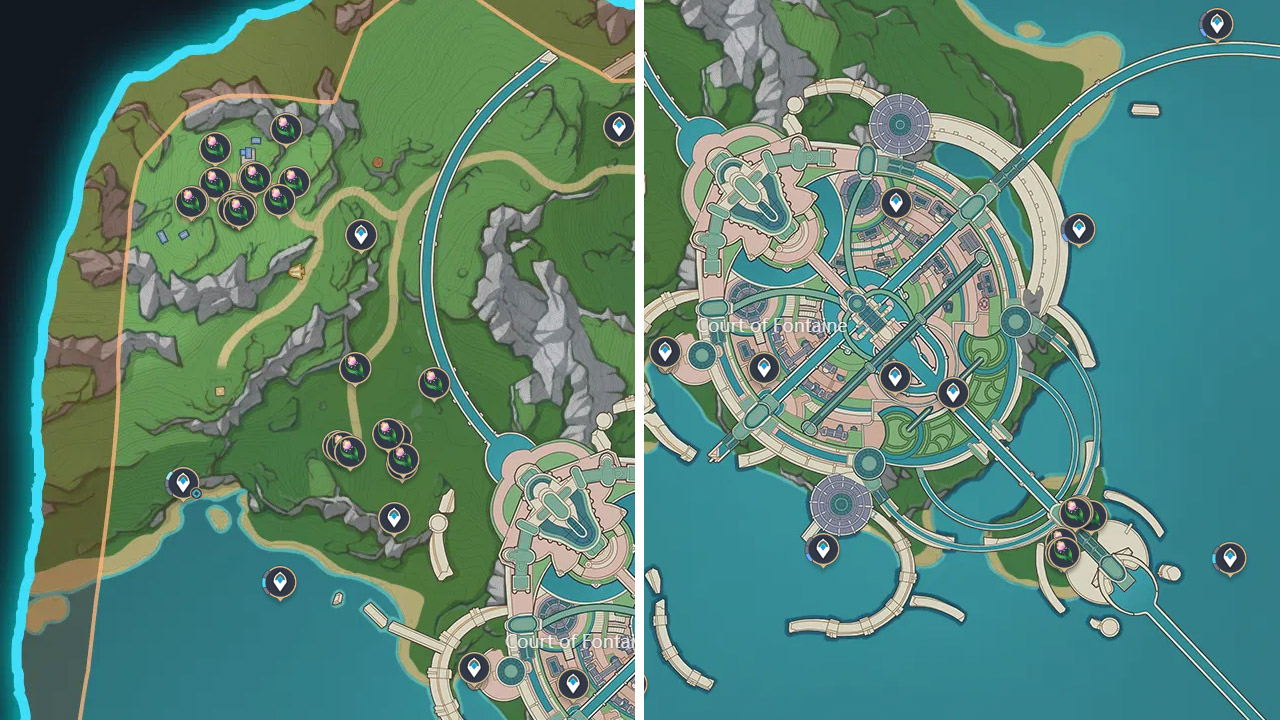The image size is (1280, 720).
Task: Click the golden horn icon on the mountain trail
Action: tap(296, 270)
